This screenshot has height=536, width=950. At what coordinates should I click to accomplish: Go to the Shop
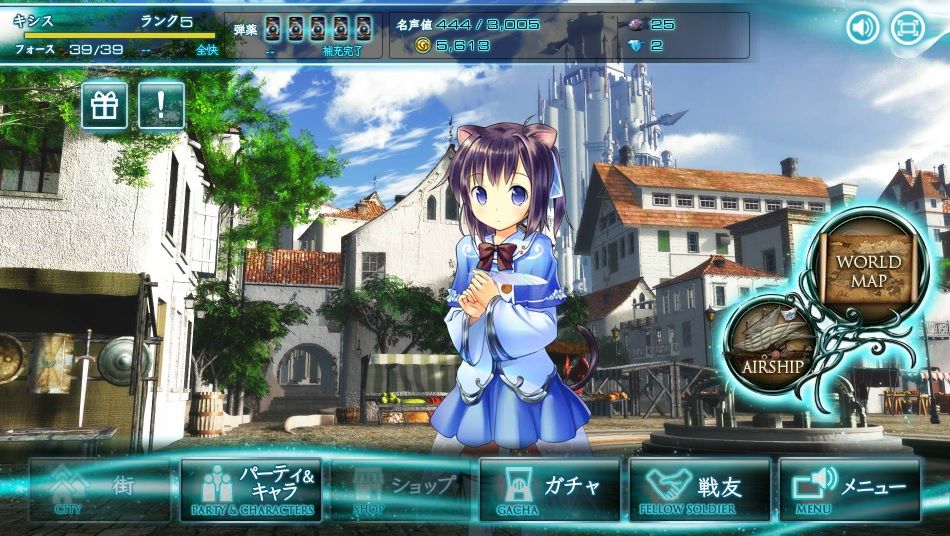(x=400, y=490)
